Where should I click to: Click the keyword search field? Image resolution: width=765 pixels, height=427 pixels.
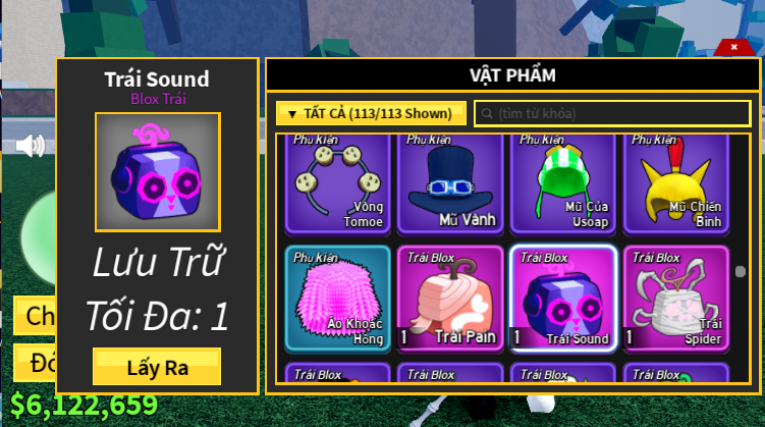[612, 113]
